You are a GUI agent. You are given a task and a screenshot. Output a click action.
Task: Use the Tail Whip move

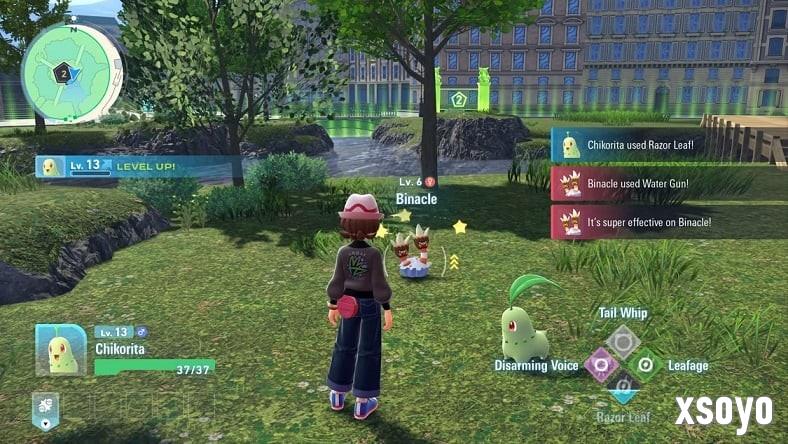(x=623, y=341)
